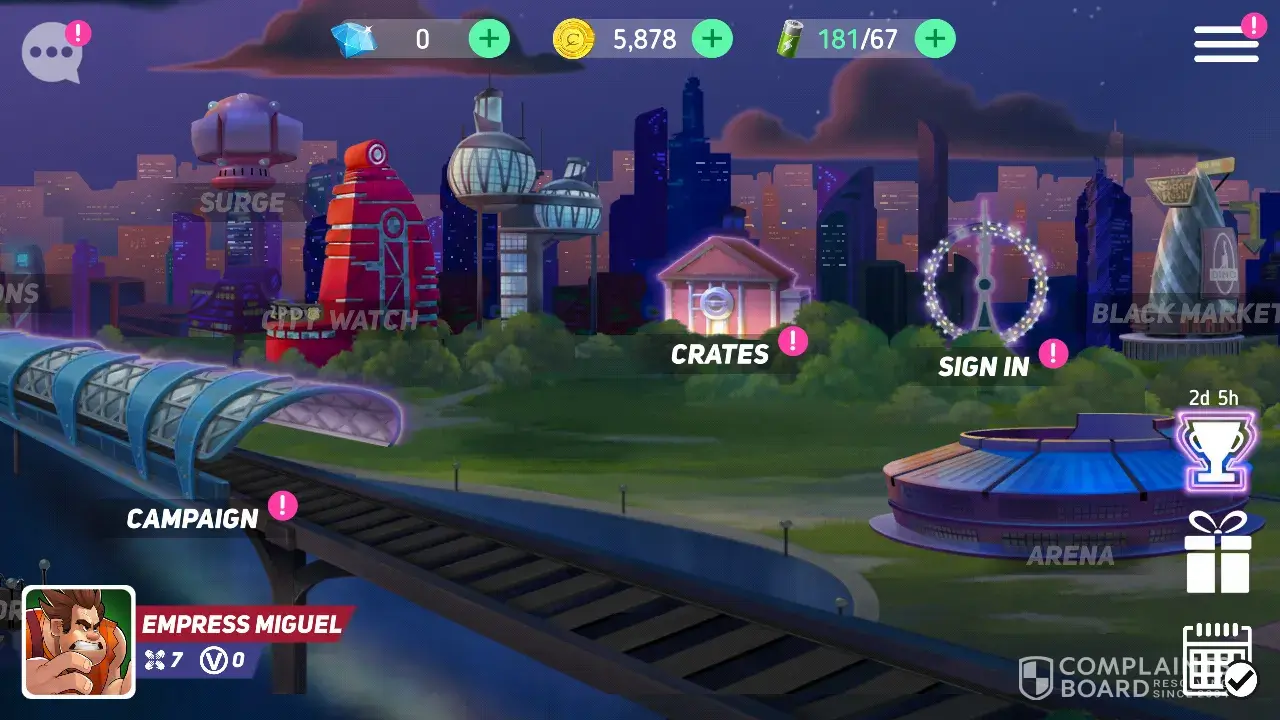Image resolution: width=1280 pixels, height=720 pixels.
Task: Add more diamonds with the plus button
Action: (x=489, y=40)
